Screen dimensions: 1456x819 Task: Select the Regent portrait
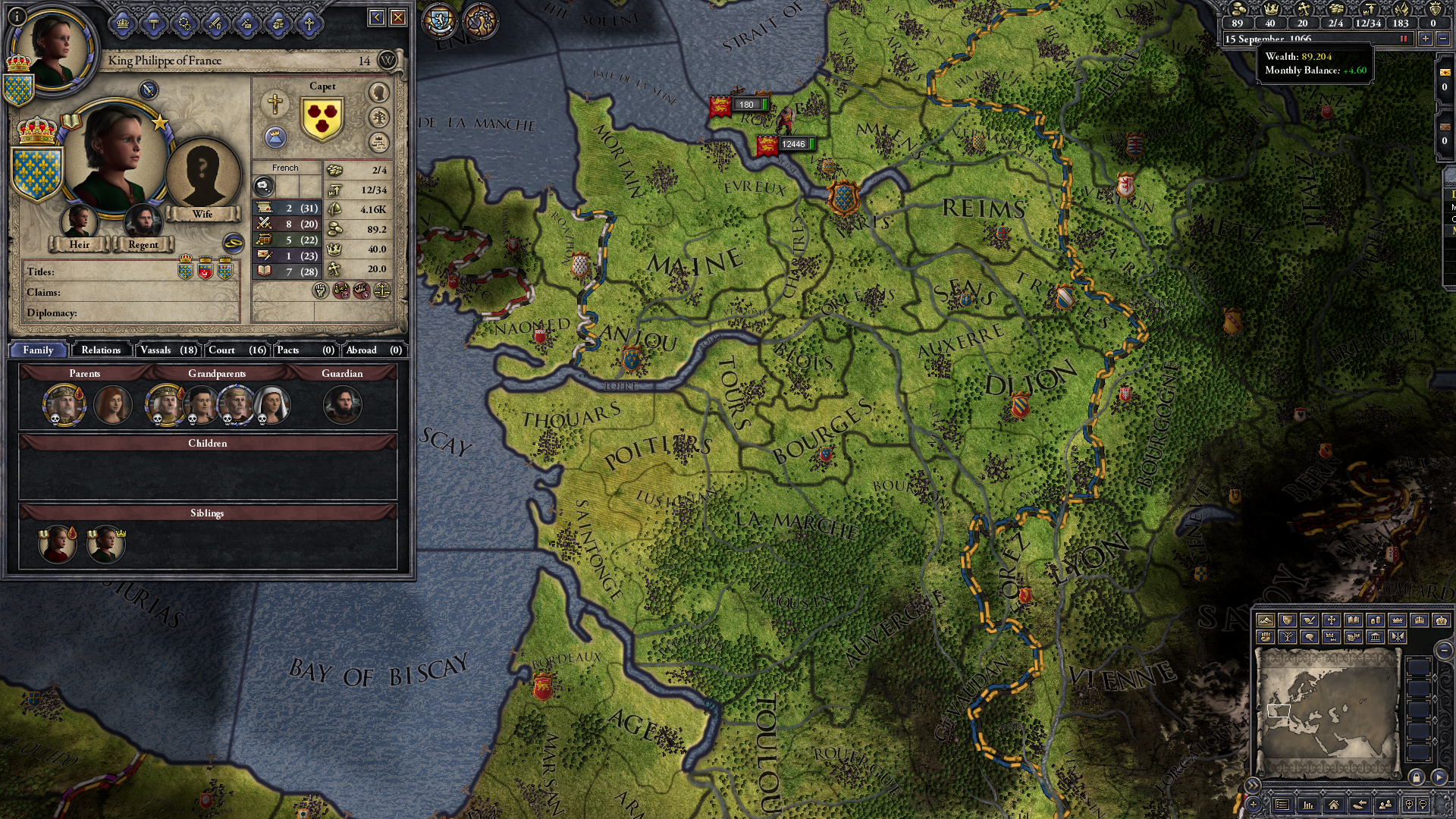click(x=143, y=221)
